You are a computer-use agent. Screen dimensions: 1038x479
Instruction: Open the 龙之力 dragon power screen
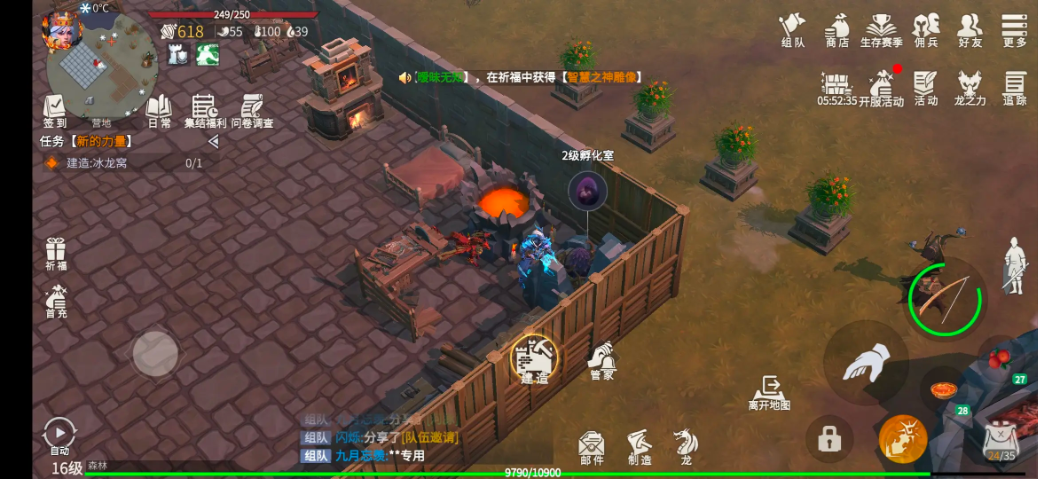click(x=970, y=88)
